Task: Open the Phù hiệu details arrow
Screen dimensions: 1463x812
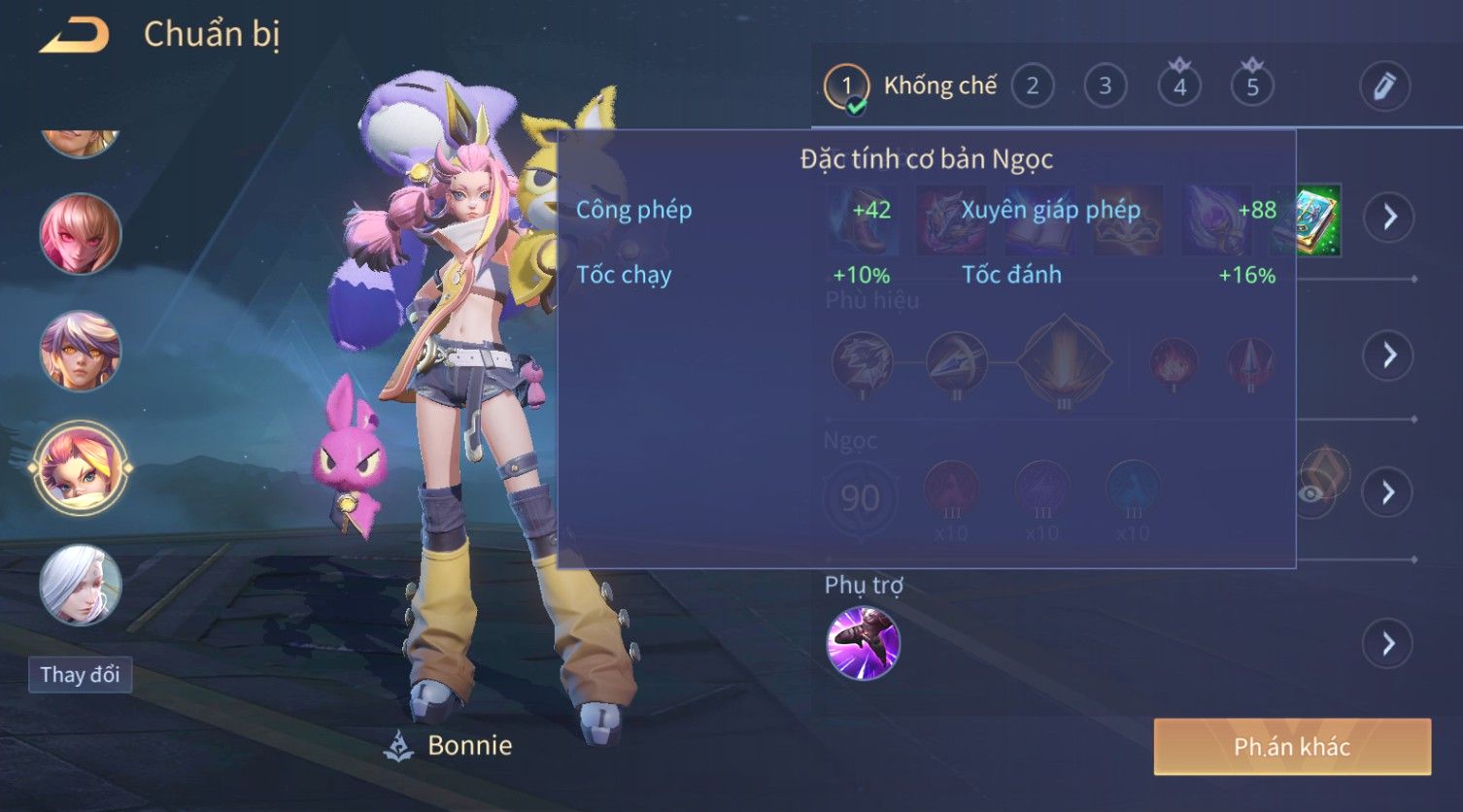Action: point(1389,355)
